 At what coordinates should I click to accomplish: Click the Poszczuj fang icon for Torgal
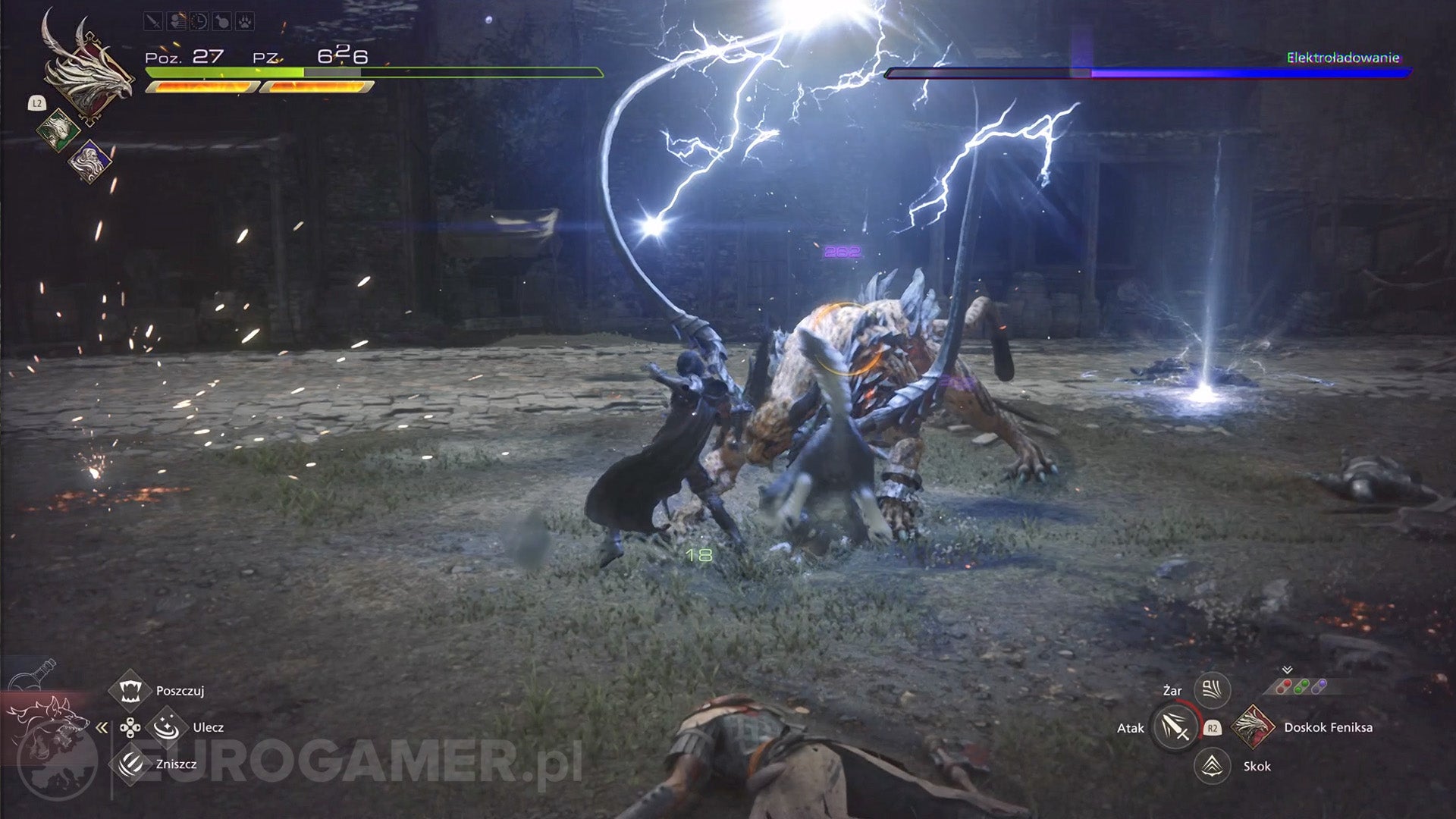[x=130, y=691]
